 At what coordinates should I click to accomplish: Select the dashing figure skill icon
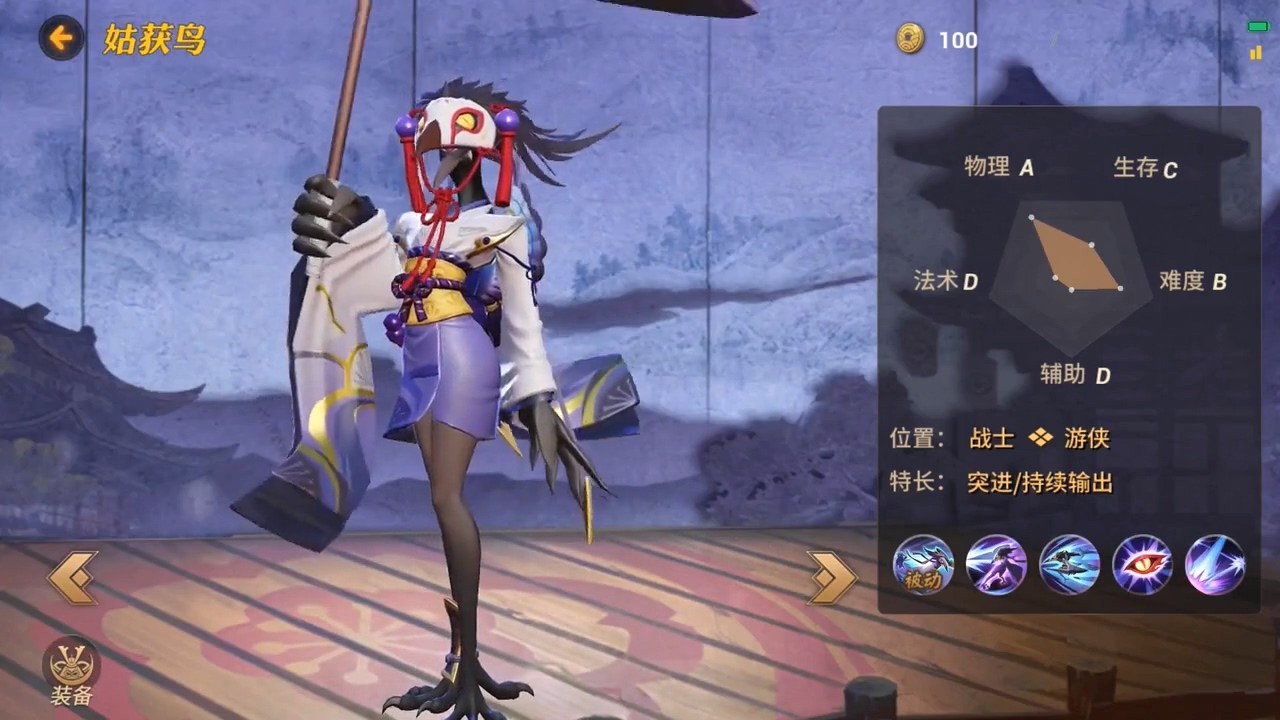(x=1069, y=565)
